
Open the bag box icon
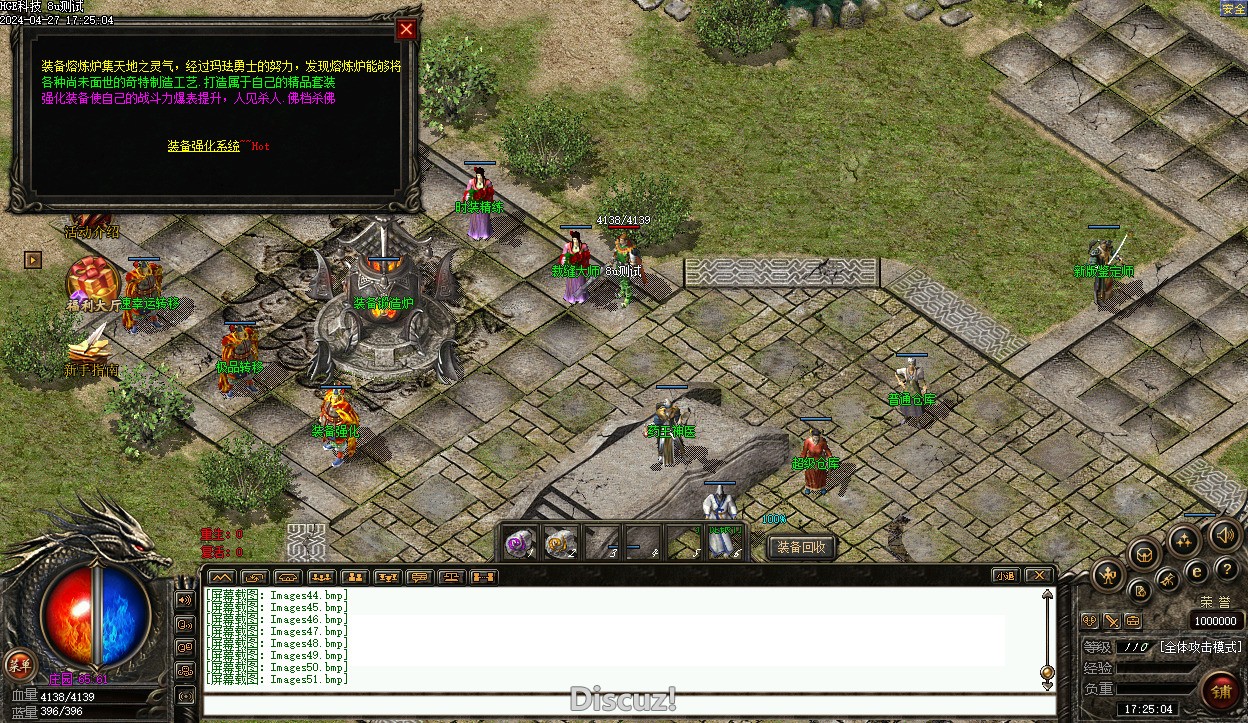(x=1145, y=554)
